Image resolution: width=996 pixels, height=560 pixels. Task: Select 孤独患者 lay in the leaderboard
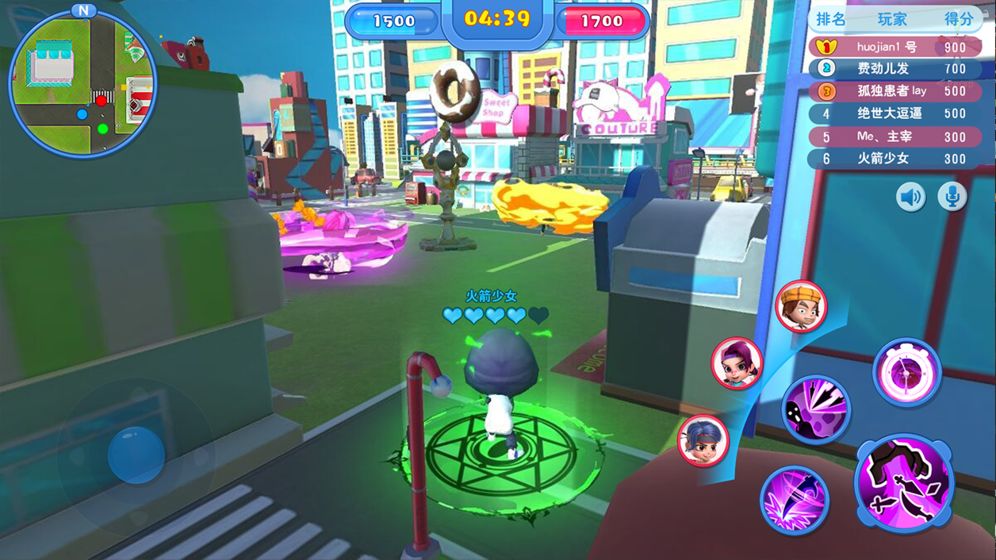[x=893, y=91]
